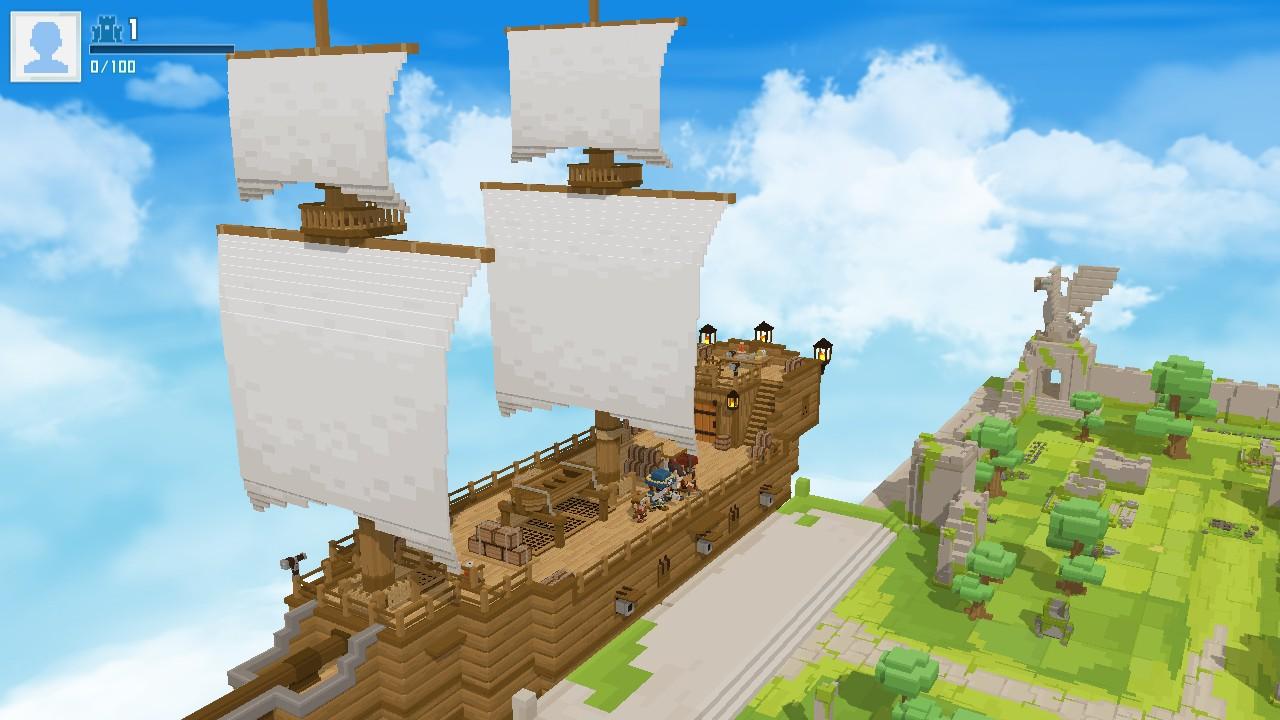The height and width of the screenshot is (720, 1280).
Task: Click the blue castle level icon
Action: click(x=105, y=28)
